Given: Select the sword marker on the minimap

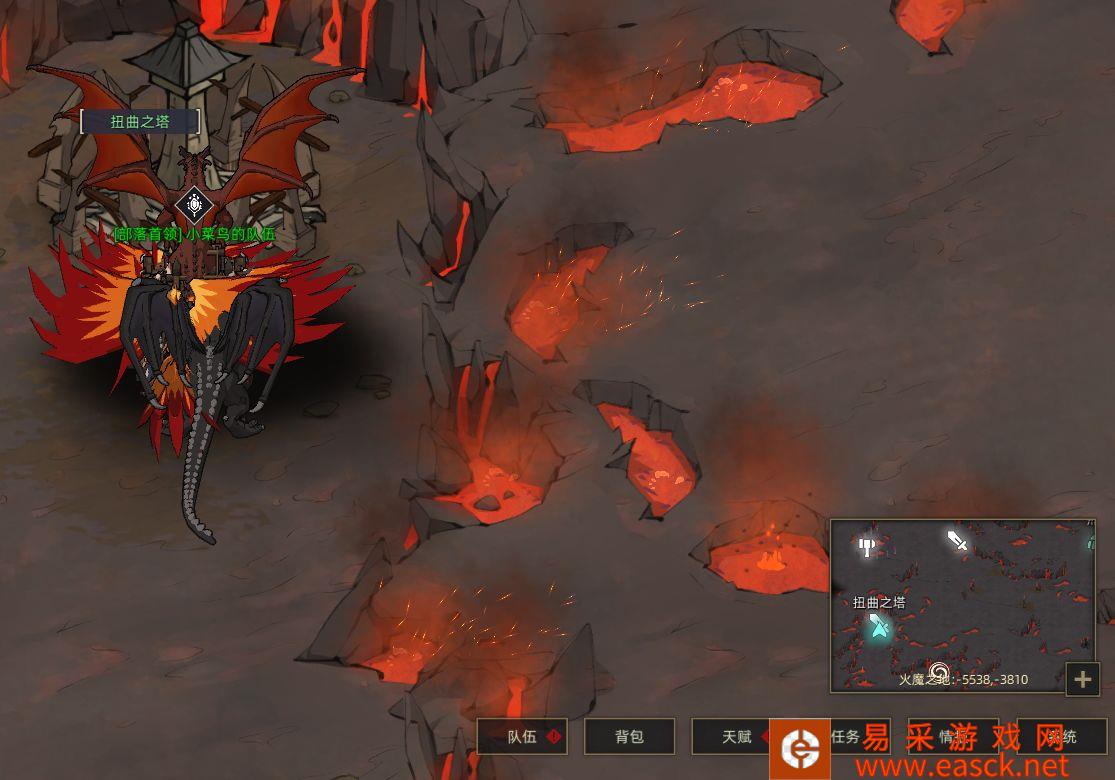Looking at the screenshot, I should 958,541.
